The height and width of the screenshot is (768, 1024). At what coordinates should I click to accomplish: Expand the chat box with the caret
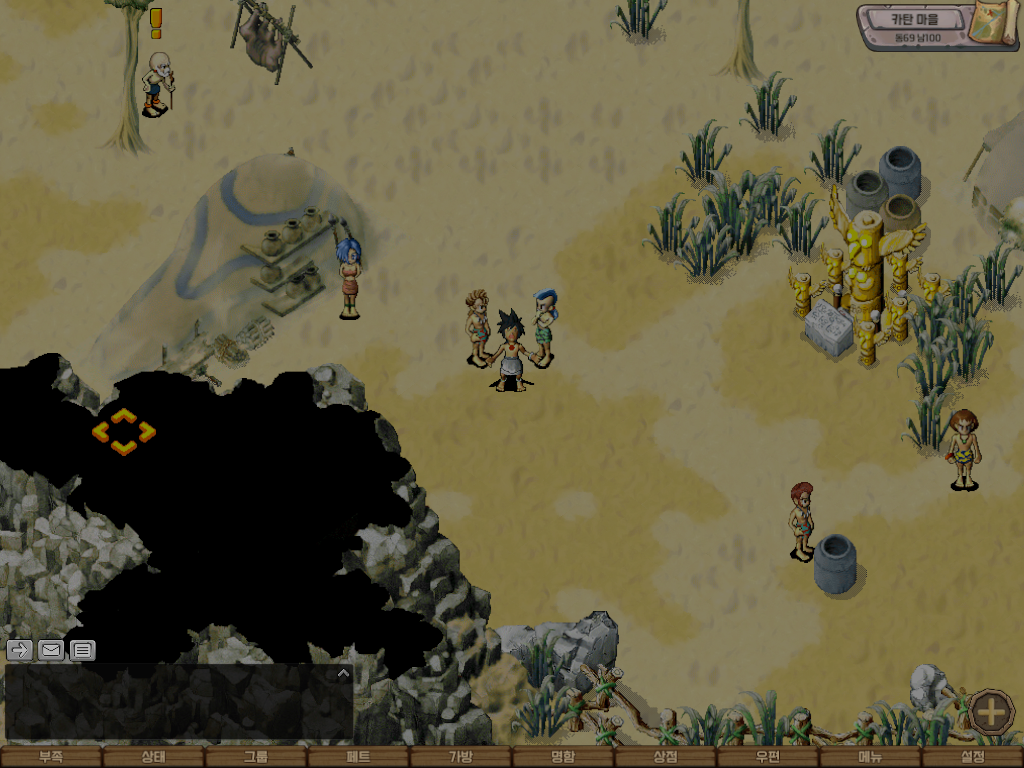coord(343,674)
